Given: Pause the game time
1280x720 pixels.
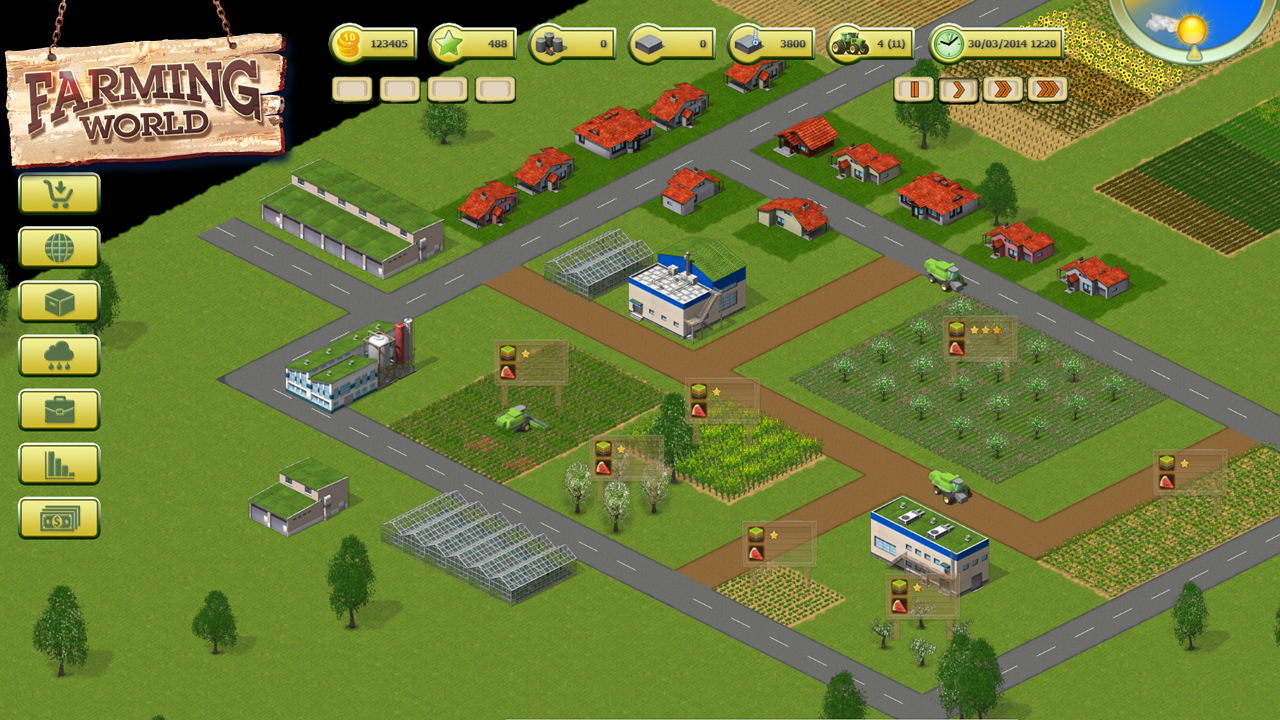Looking at the screenshot, I should tap(913, 90).
